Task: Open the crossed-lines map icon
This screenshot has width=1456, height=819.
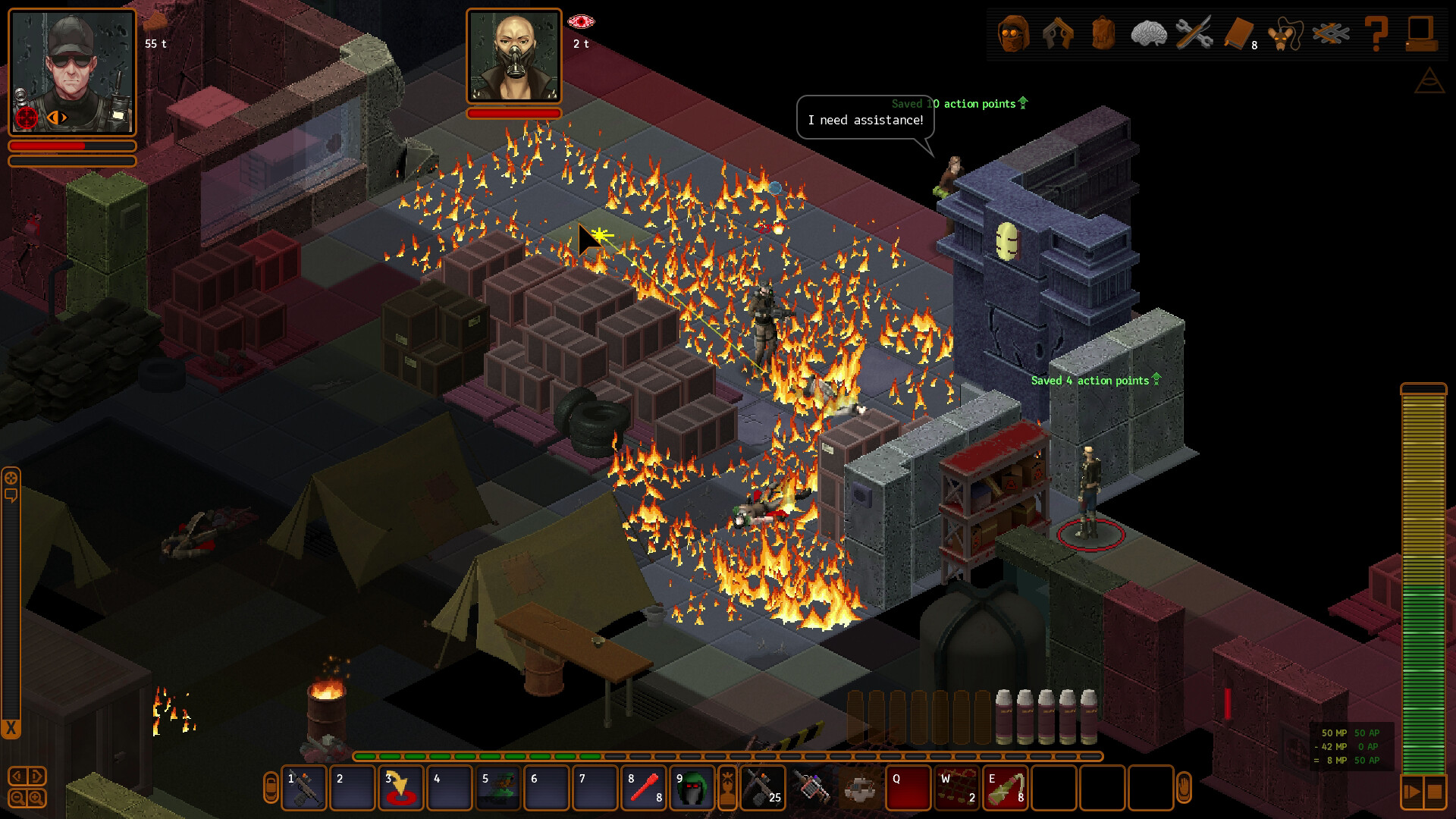Action: click(x=1331, y=33)
